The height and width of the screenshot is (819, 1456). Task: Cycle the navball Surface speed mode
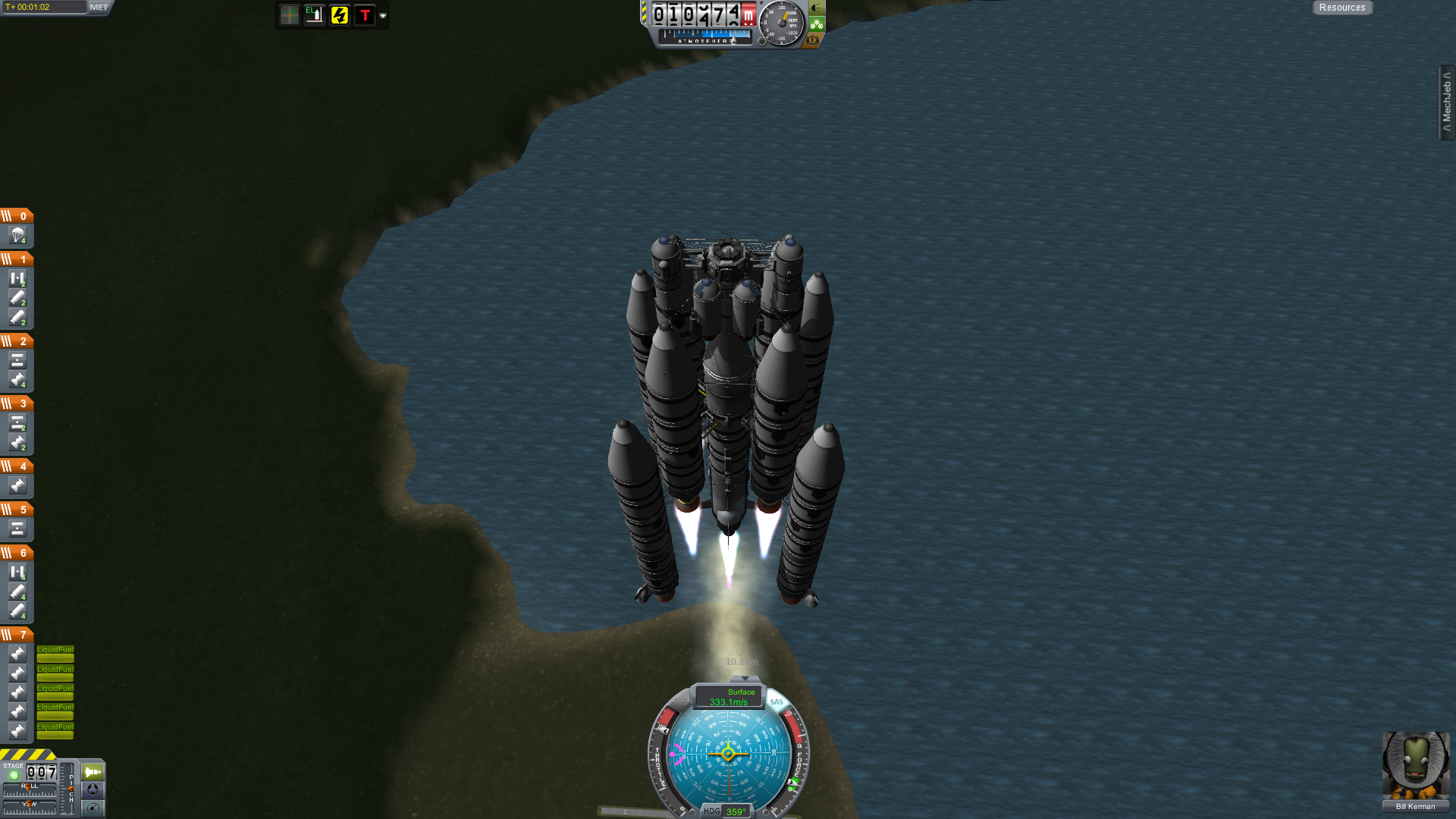tap(730, 697)
